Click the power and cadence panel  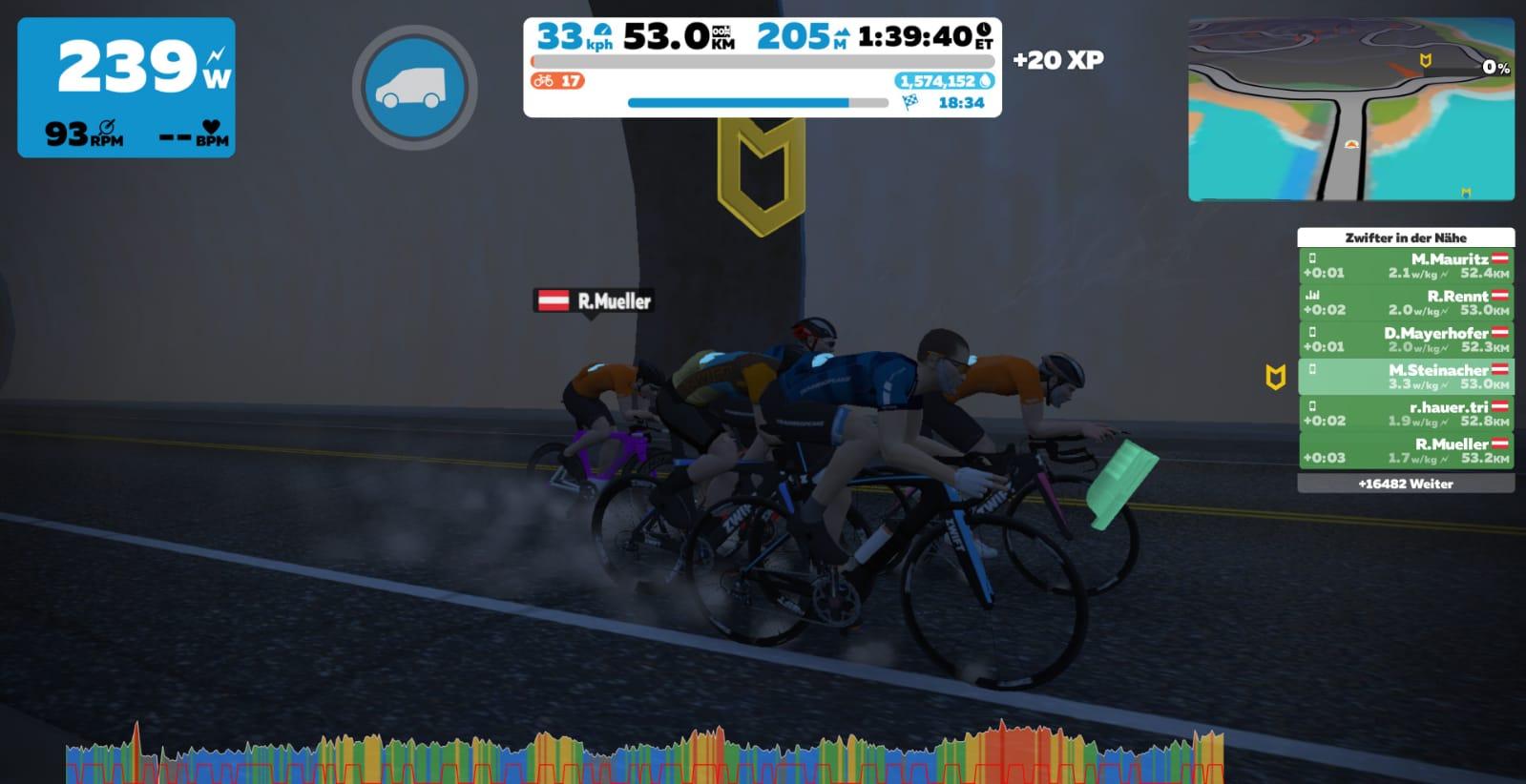click(x=126, y=88)
